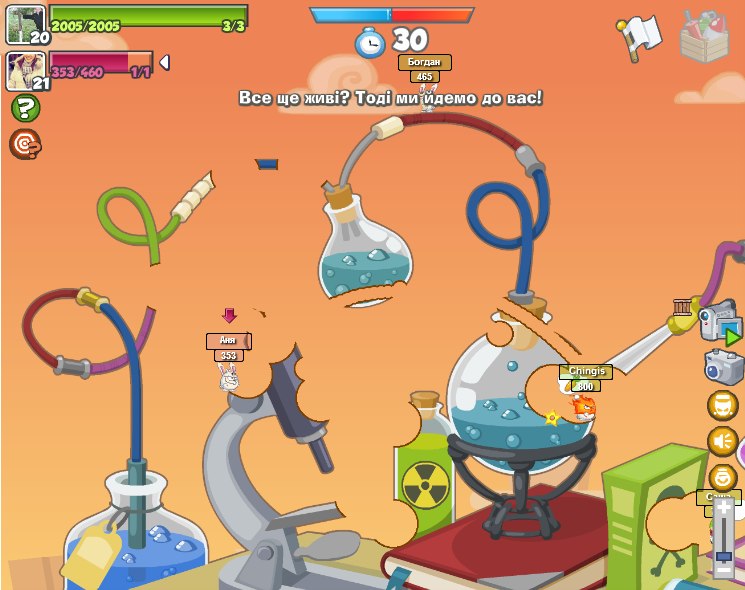Click the blue zoom slider handle
Image resolution: width=745 pixels, height=590 pixels.
coord(723,555)
